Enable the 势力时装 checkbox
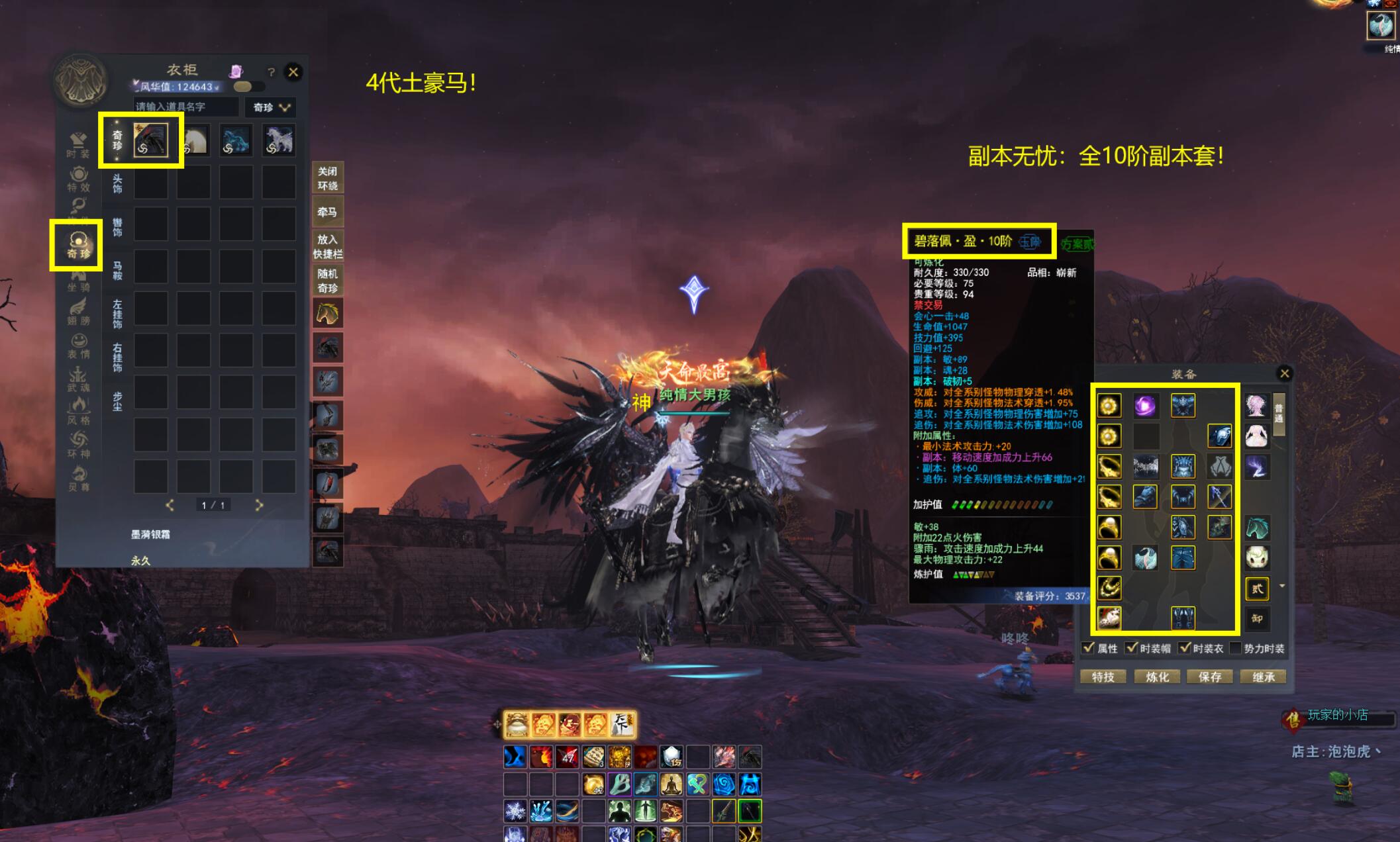Viewport: 1400px width, 842px height. (1234, 648)
